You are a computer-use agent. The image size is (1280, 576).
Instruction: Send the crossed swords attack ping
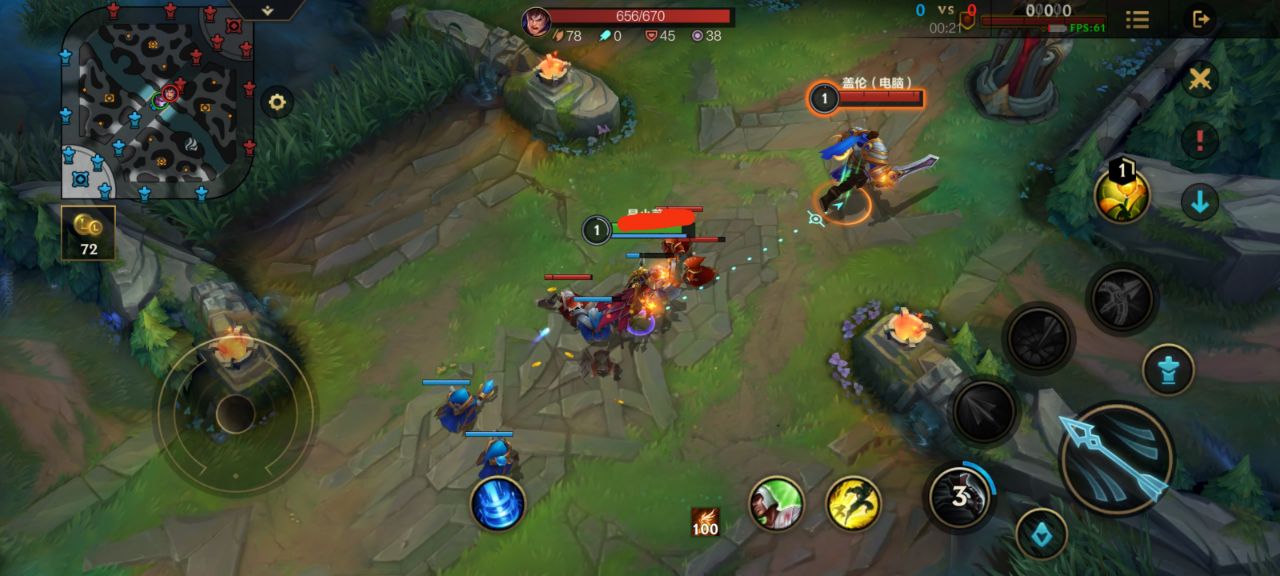tap(1199, 79)
